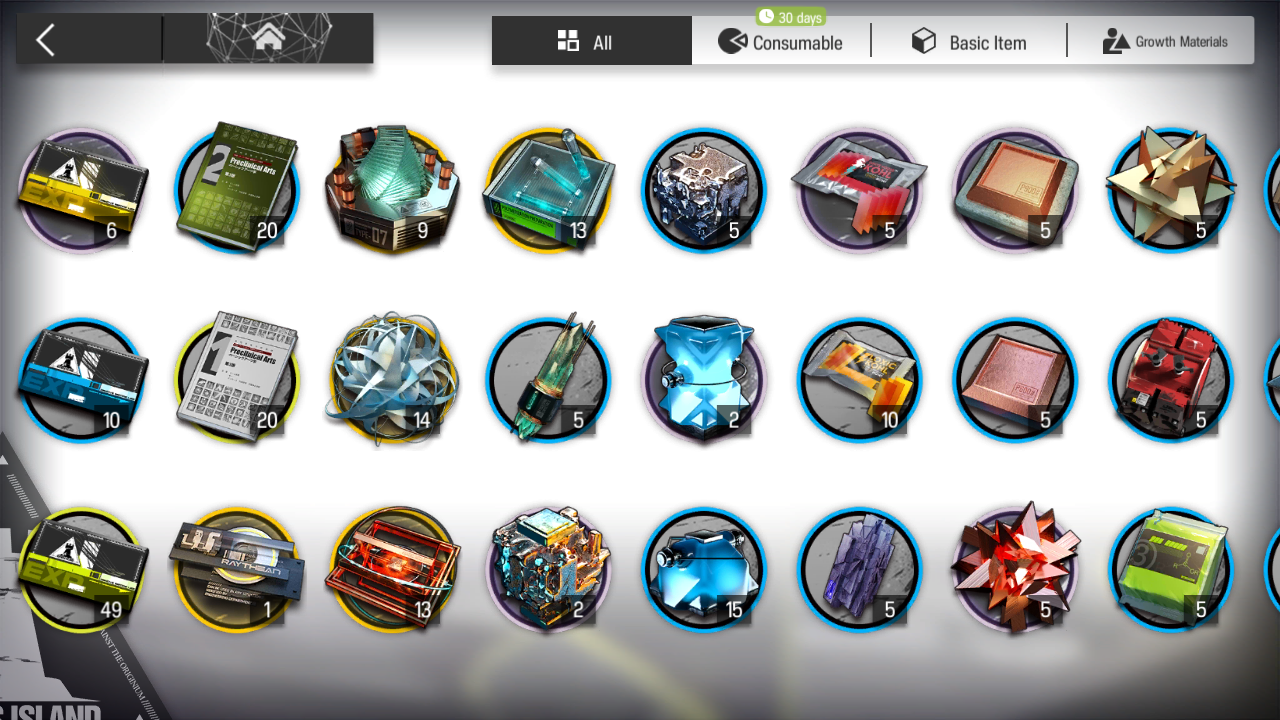Select the yellow EXP card with quantity 6
The width and height of the screenshot is (1280, 720).
(x=81, y=190)
